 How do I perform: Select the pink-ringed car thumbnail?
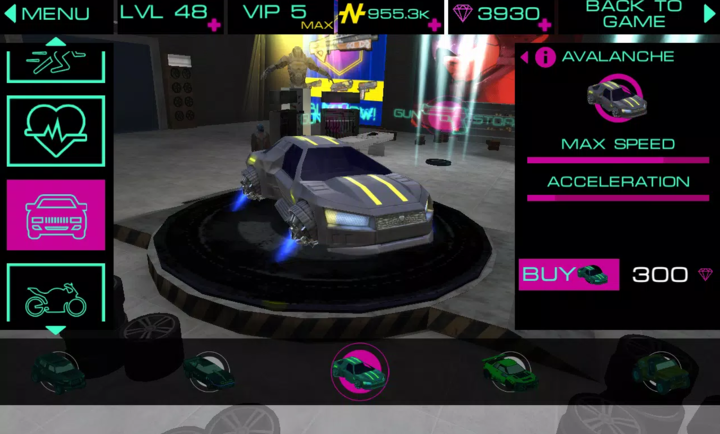(x=359, y=368)
